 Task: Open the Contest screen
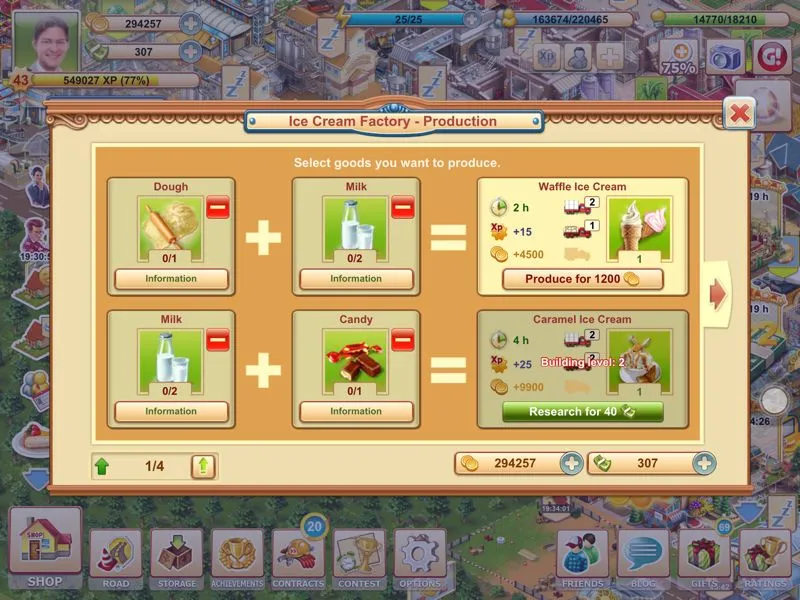[x=359, y=557]
